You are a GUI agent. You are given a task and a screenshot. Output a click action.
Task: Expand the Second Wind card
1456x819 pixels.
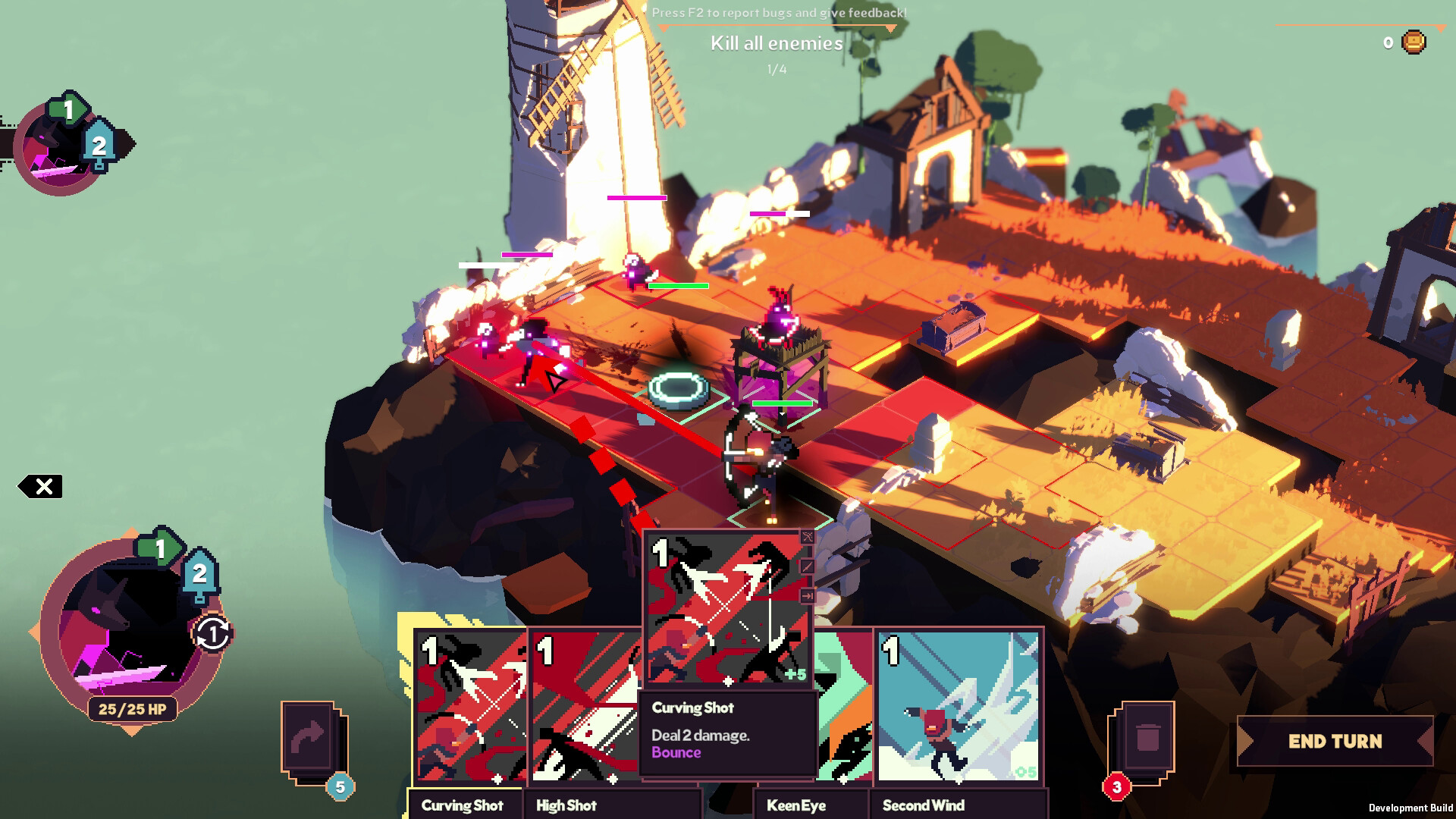click(x=958, y=705)
